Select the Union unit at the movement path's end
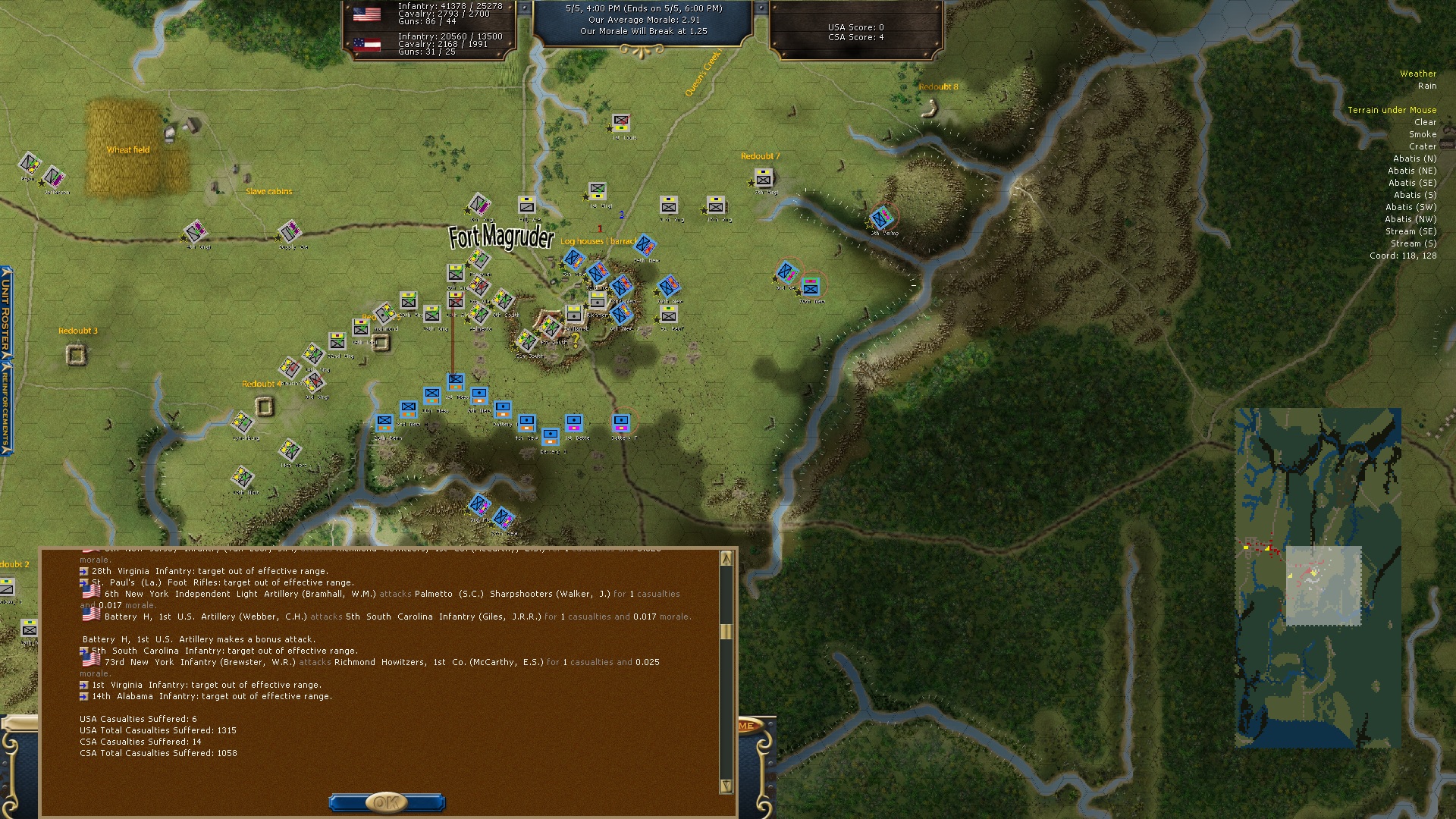The width and height of the screenshot is (1456, 819). 455,381
